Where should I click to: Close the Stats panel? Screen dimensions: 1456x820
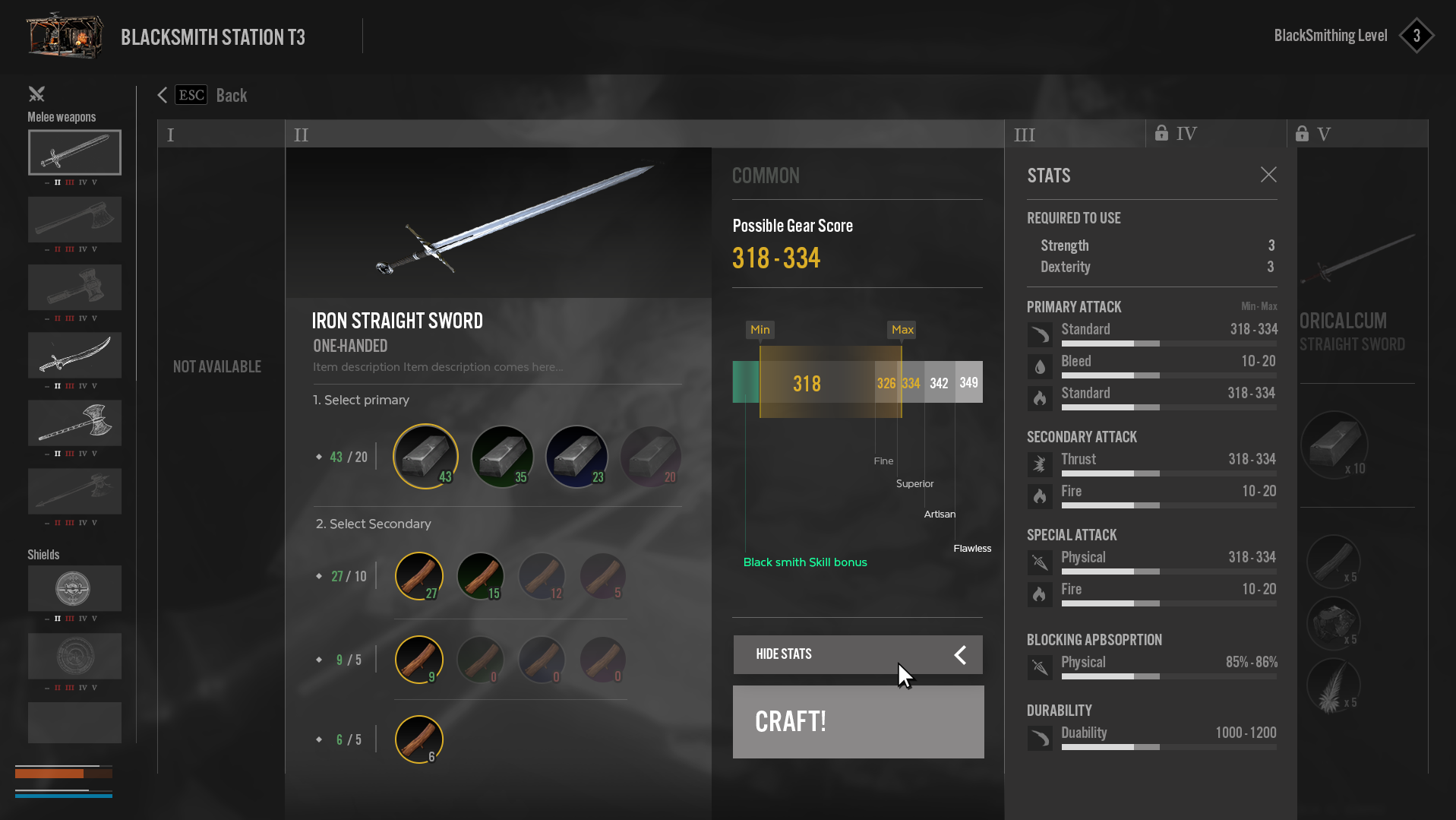[1268, 175]
